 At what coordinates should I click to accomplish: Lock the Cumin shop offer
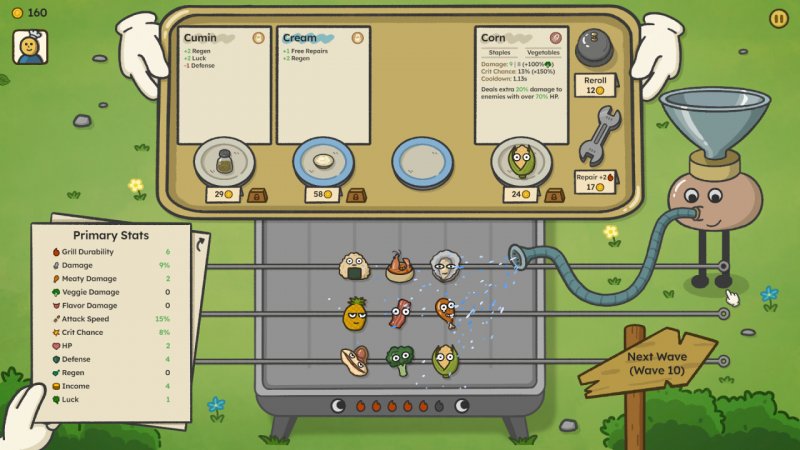click(x=257, y=195)
